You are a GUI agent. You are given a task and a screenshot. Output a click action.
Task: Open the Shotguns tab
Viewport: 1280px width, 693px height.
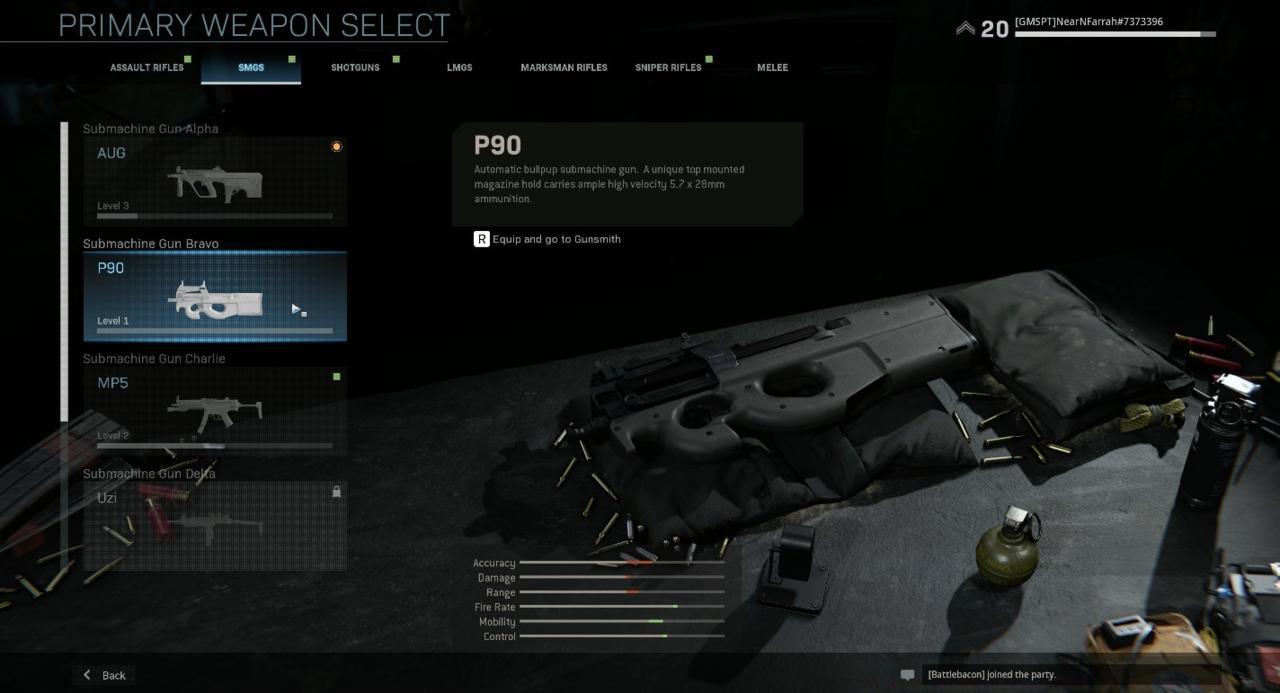[x=355, y=68]
